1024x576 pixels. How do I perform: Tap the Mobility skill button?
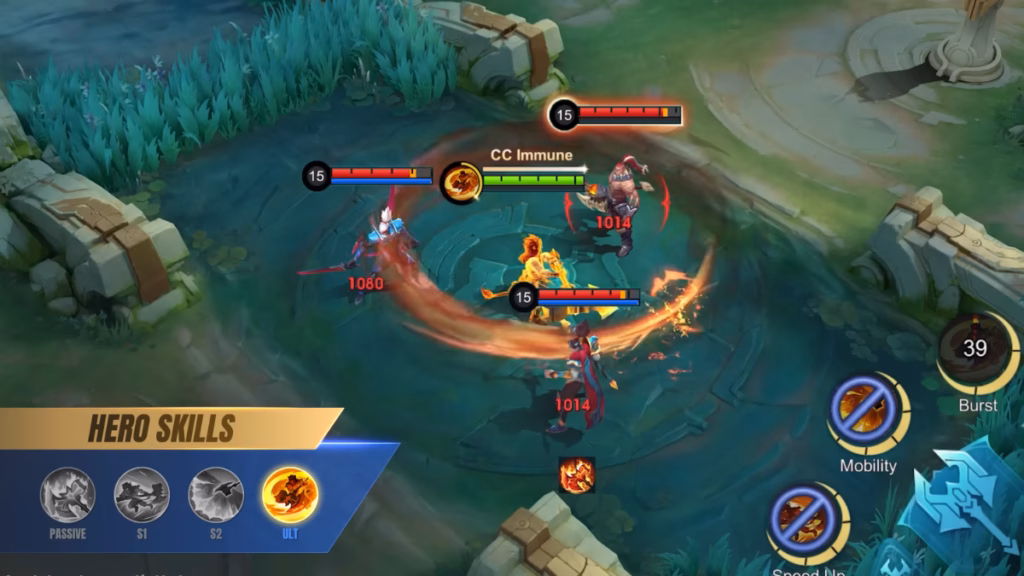(x=865, y=412)
